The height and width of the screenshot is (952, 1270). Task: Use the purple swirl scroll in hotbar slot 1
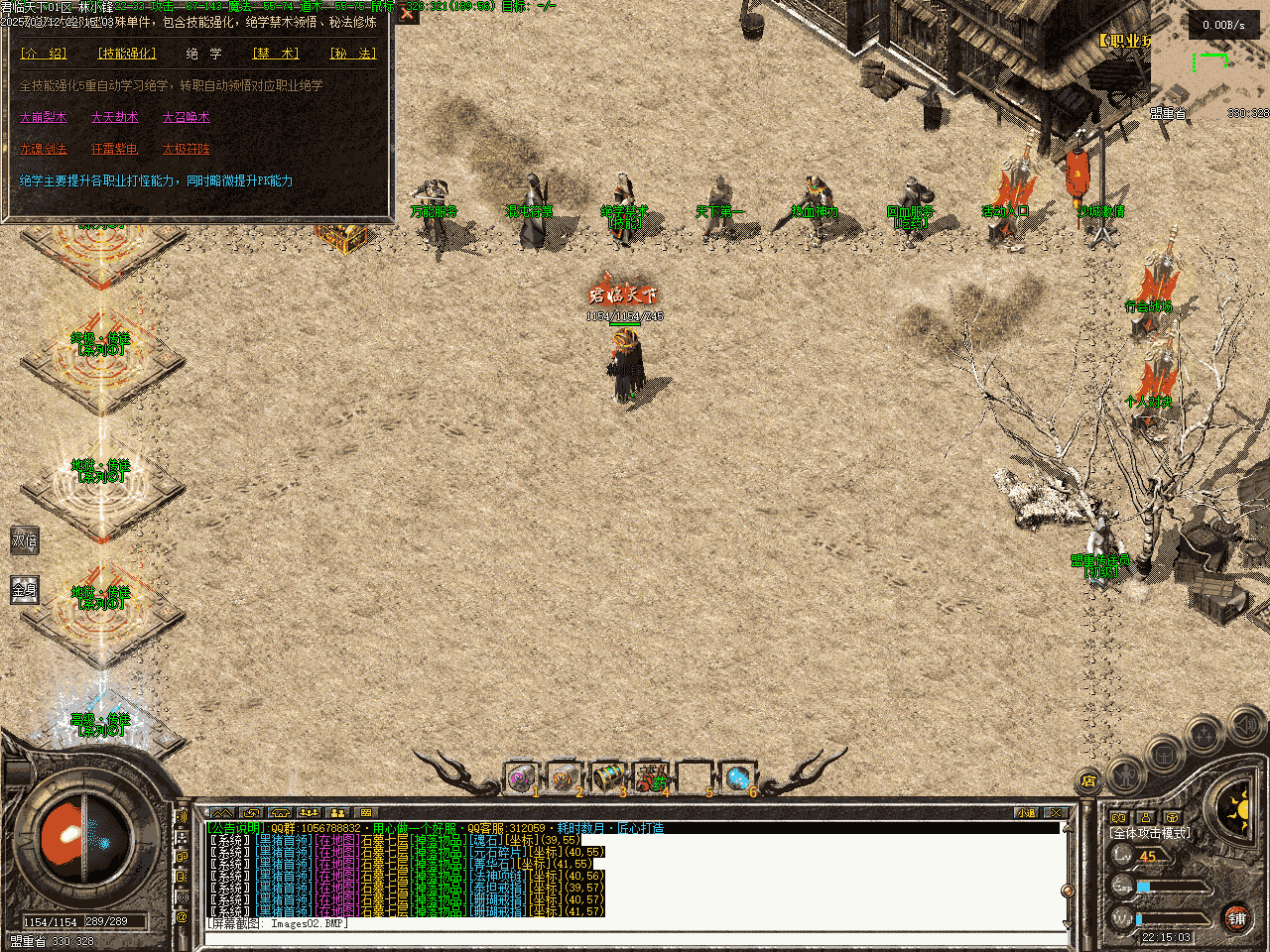coord(521,777)
